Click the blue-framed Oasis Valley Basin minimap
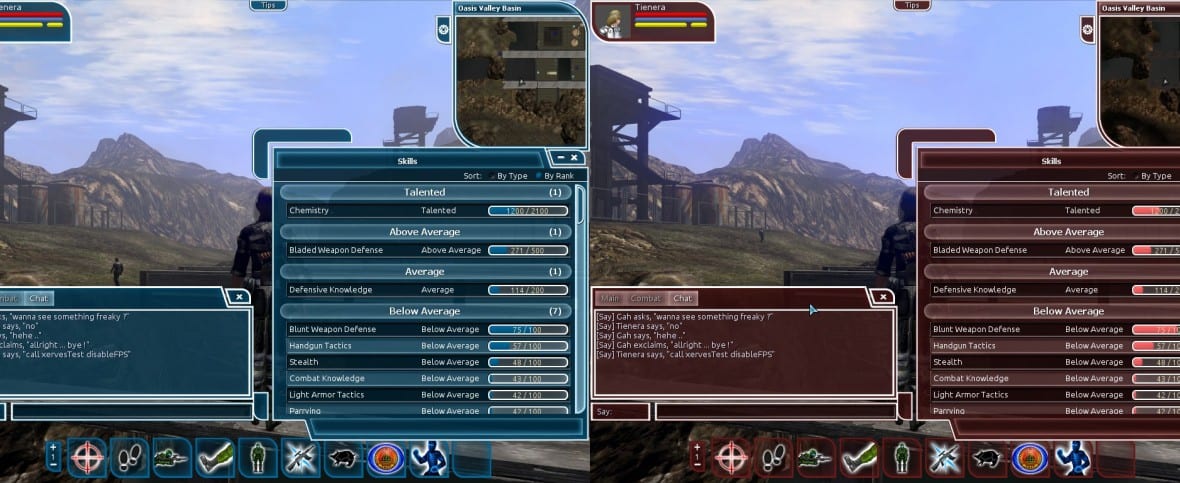This screenshot has width=1180, height=483. coord(519,79)
